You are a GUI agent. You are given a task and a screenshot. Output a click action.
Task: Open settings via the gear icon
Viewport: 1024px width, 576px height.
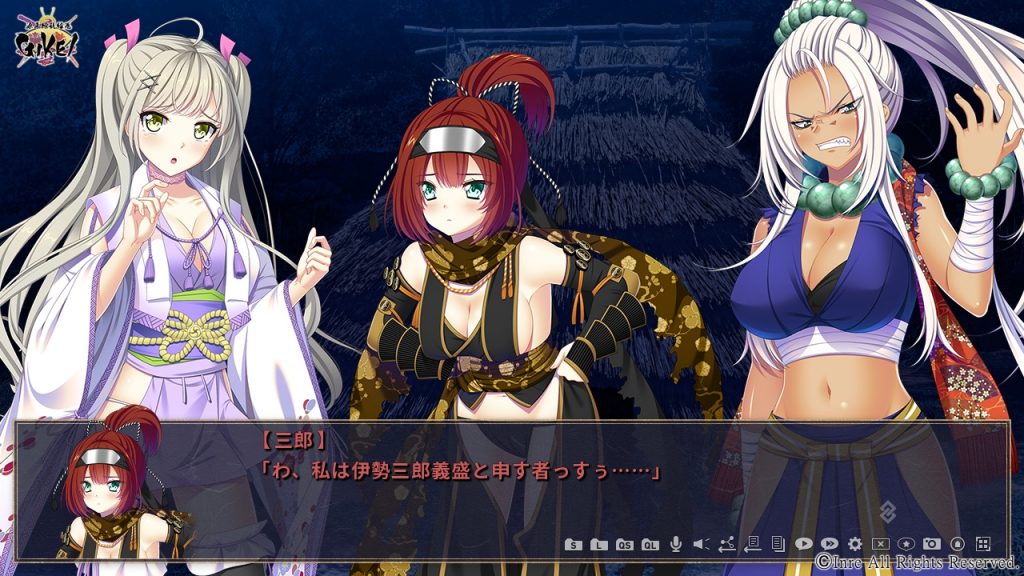855,544
